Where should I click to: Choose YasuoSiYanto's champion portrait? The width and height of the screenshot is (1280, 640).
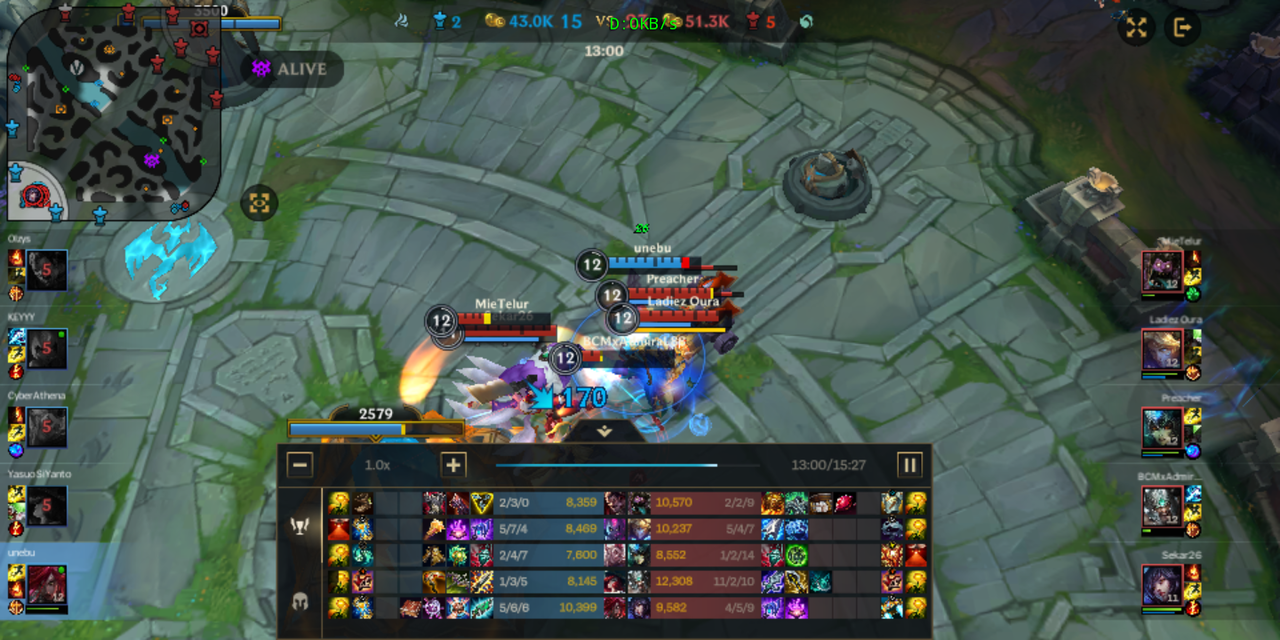point(47,506)
